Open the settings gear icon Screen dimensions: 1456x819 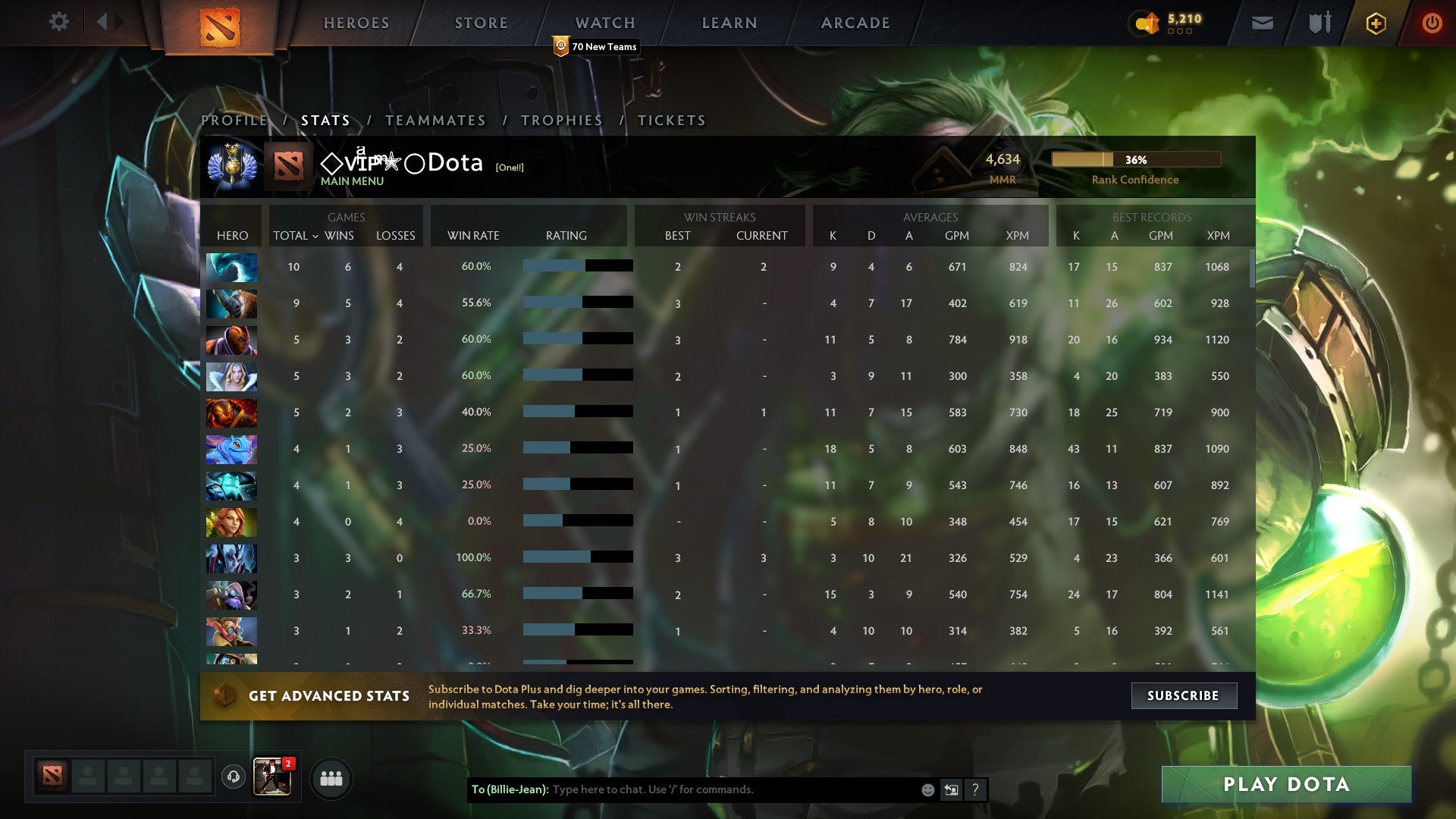click(58, 23)
